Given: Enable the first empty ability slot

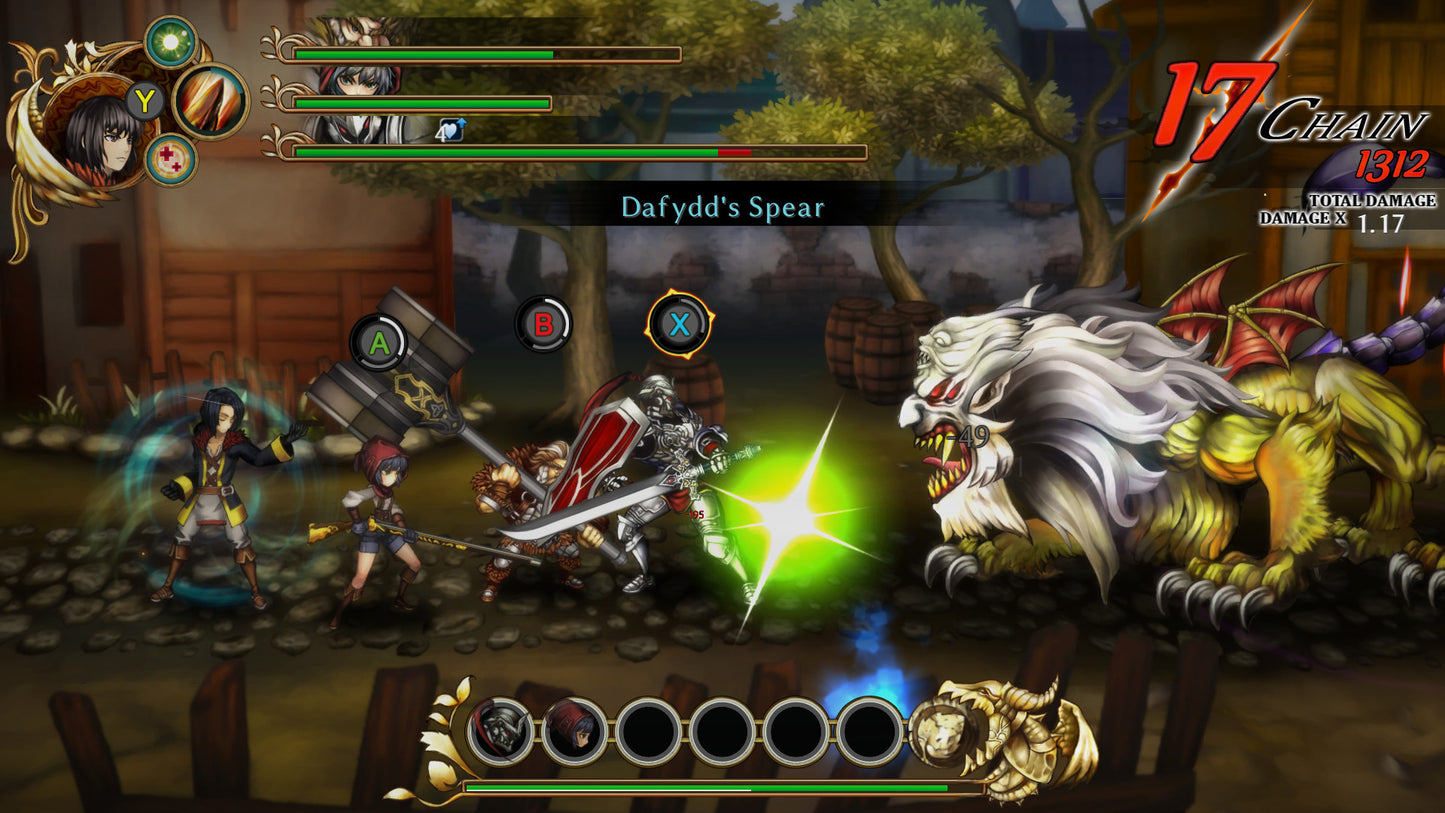Looking at the screenshot, I should point(648,729).
